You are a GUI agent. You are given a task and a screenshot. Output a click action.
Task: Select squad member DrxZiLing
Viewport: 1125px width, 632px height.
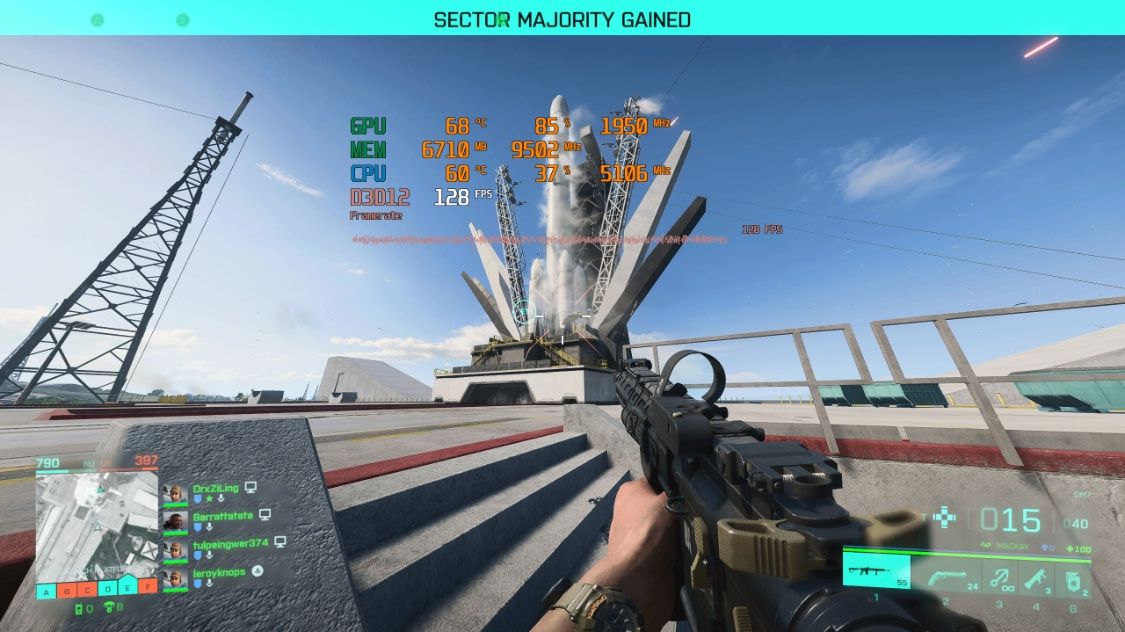216,488
